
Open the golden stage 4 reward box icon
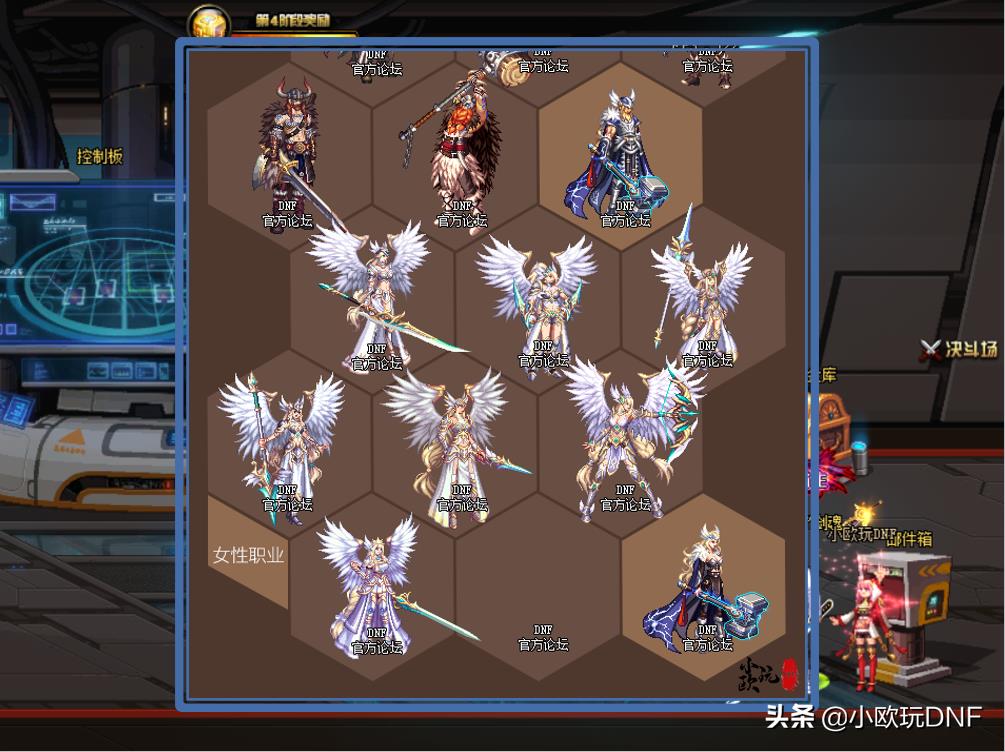tap(210, 25)
